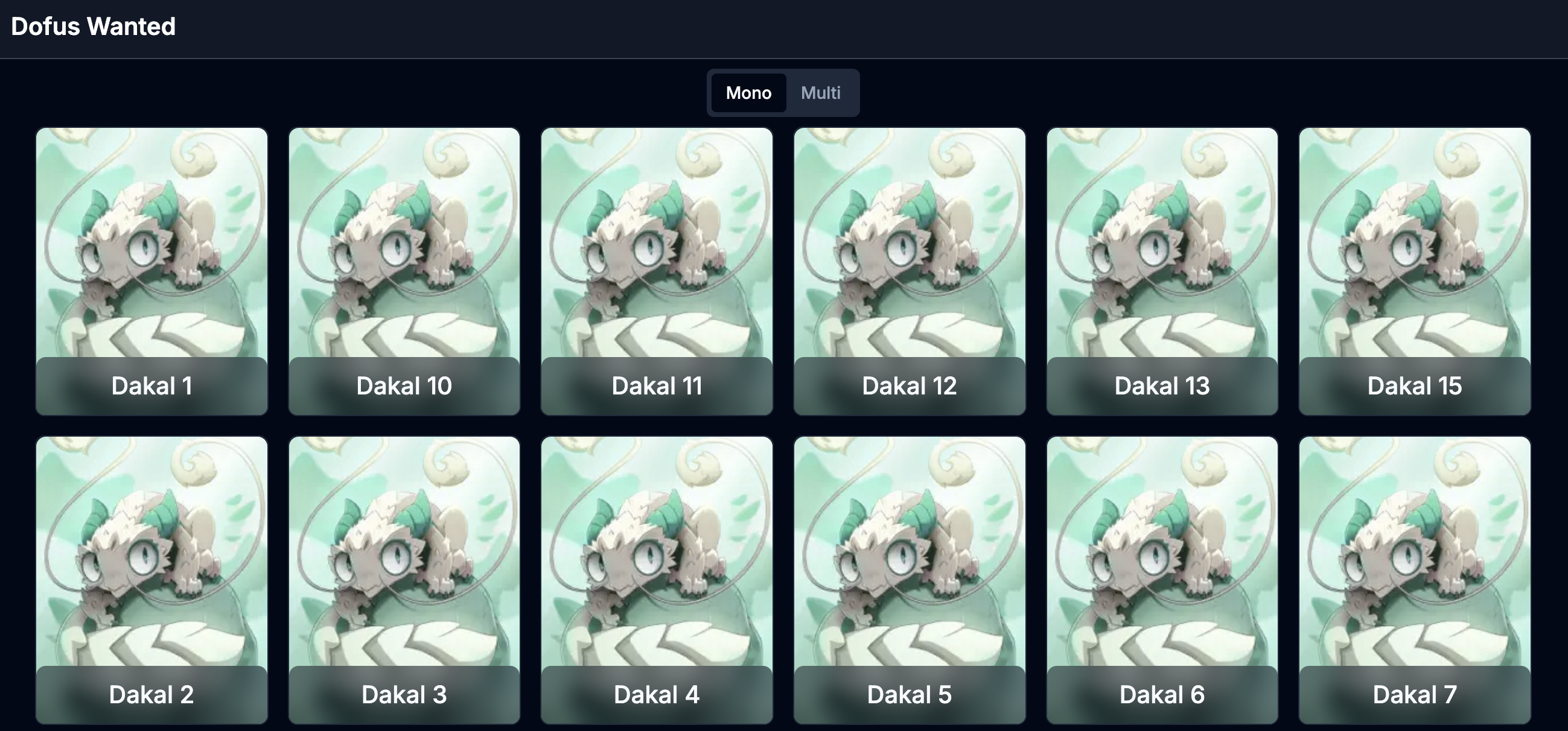Select the Mono mode

coord(748,92)
